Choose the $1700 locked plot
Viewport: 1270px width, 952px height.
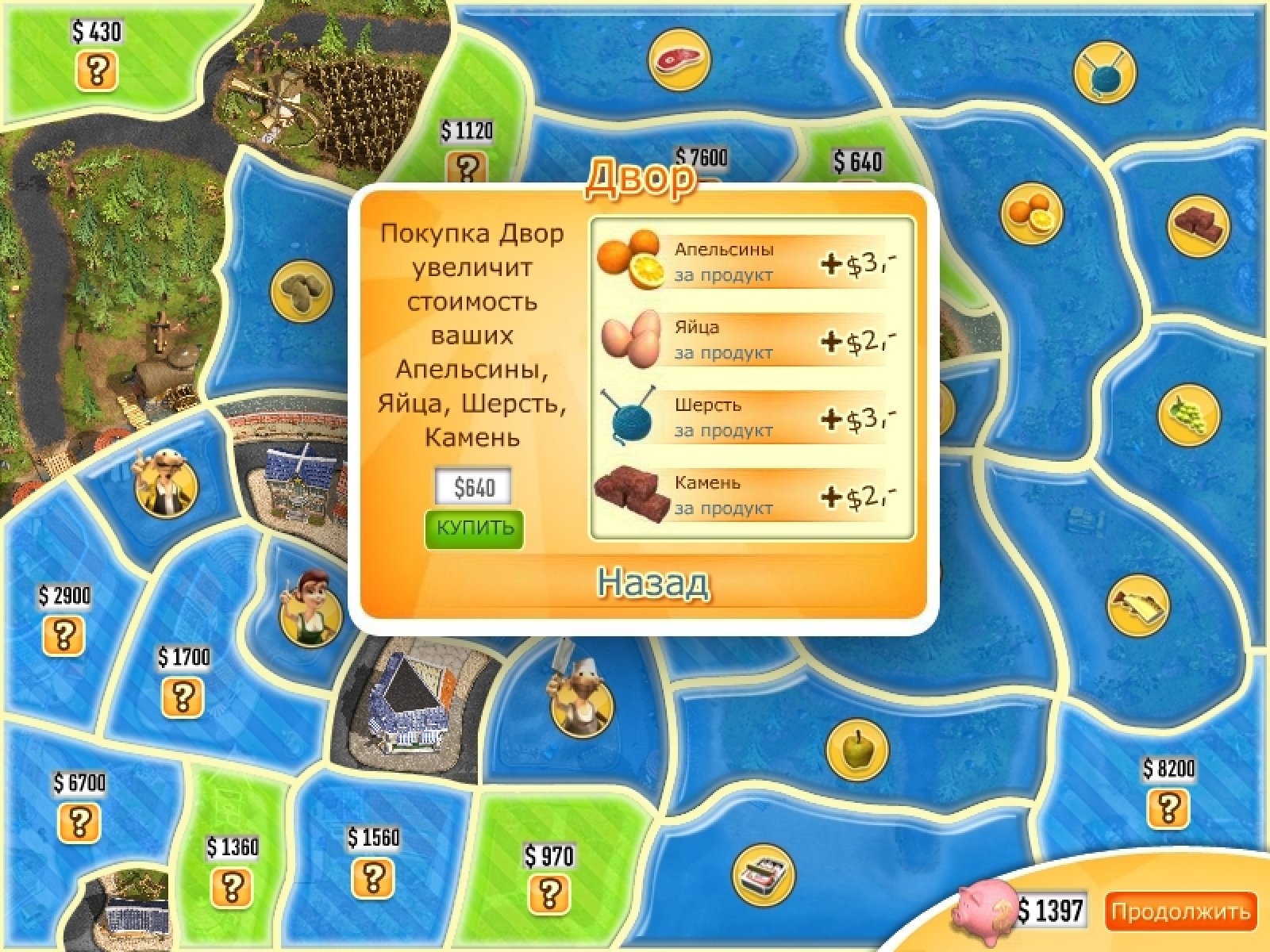click(x=183, y=697)
